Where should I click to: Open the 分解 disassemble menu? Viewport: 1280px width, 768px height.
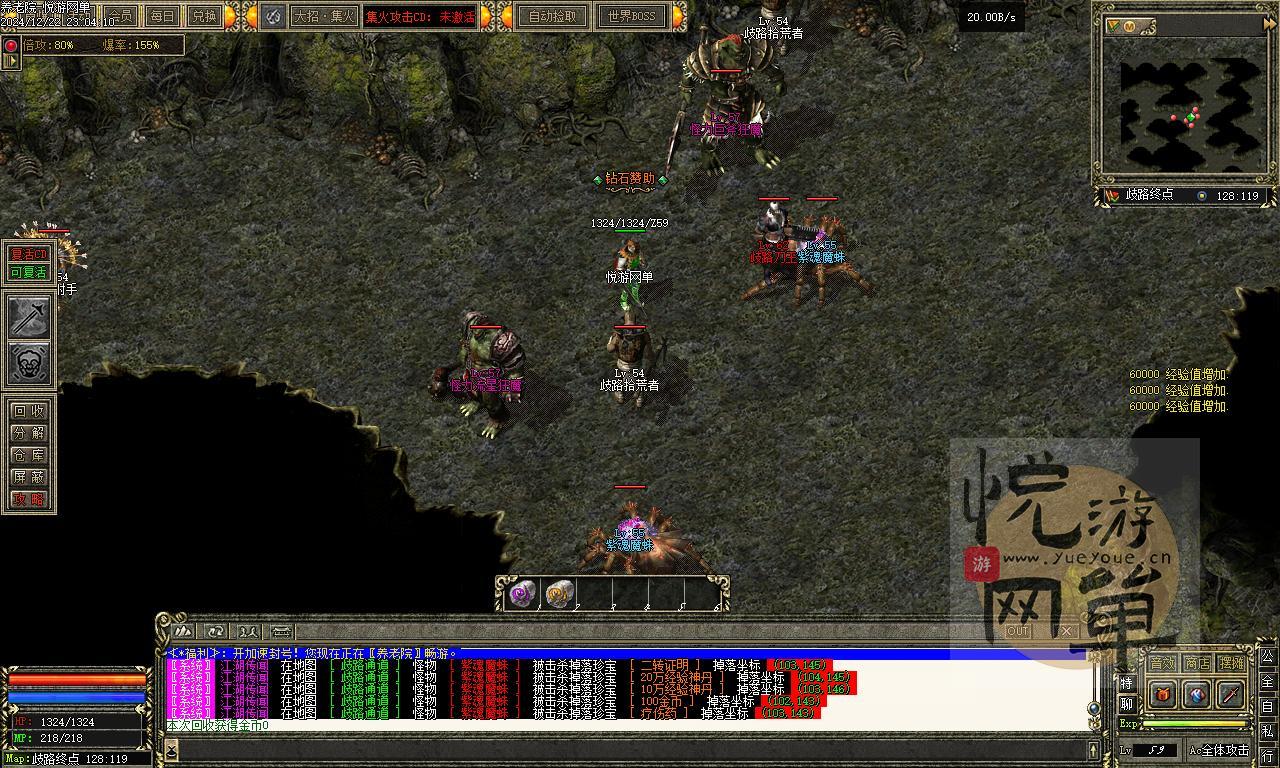click(28, 433)
